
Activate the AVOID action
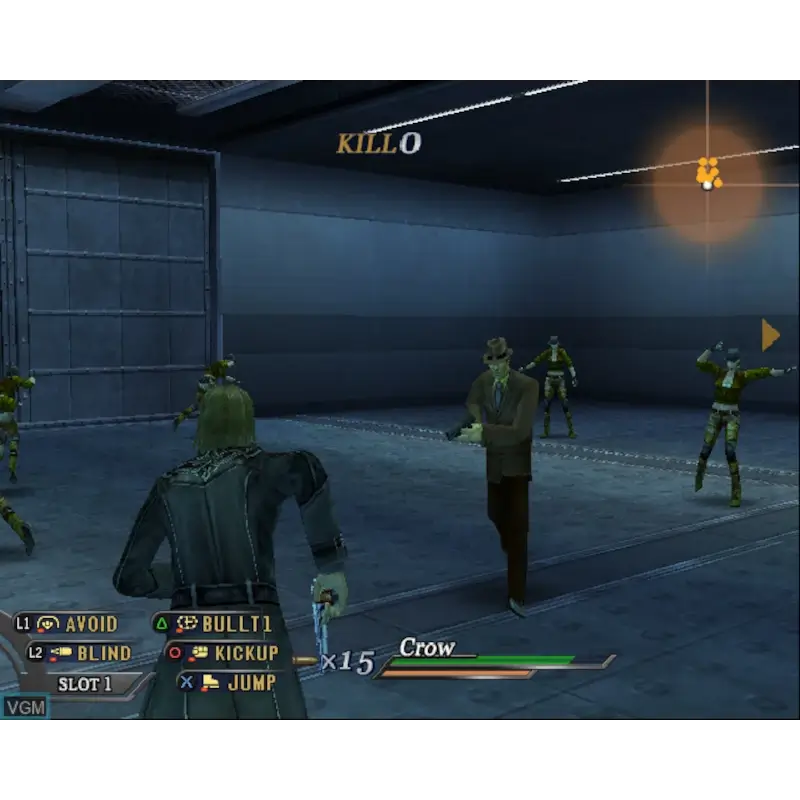78,624
